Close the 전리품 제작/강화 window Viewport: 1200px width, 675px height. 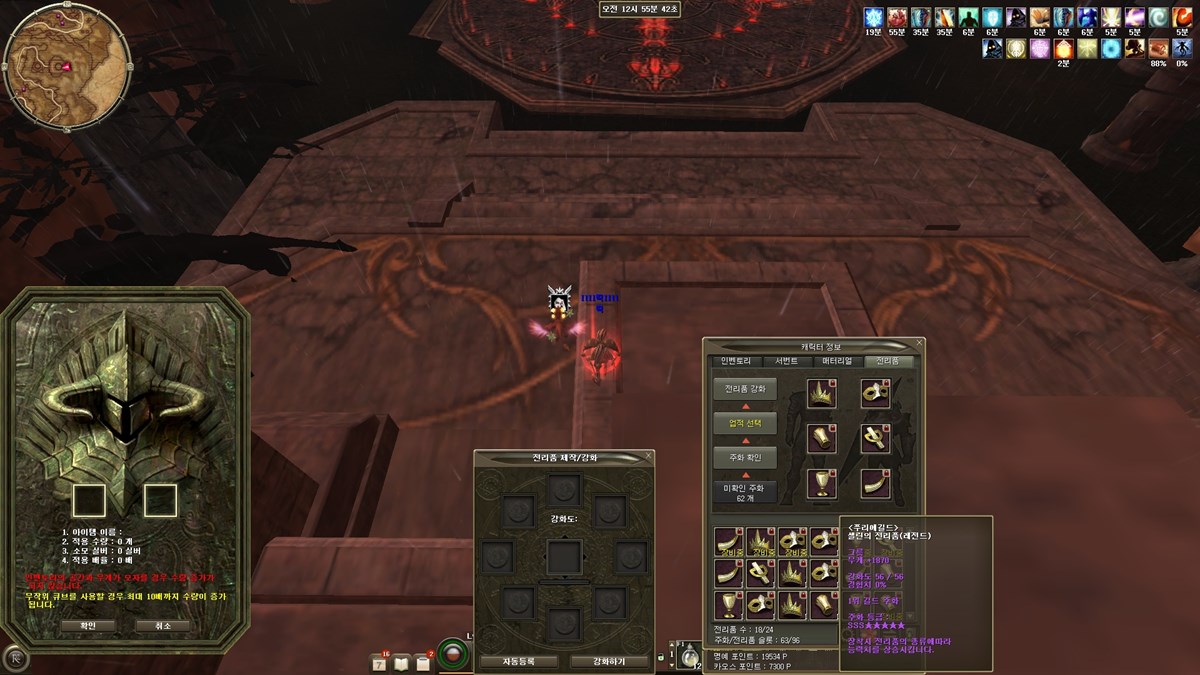point(648,456)
